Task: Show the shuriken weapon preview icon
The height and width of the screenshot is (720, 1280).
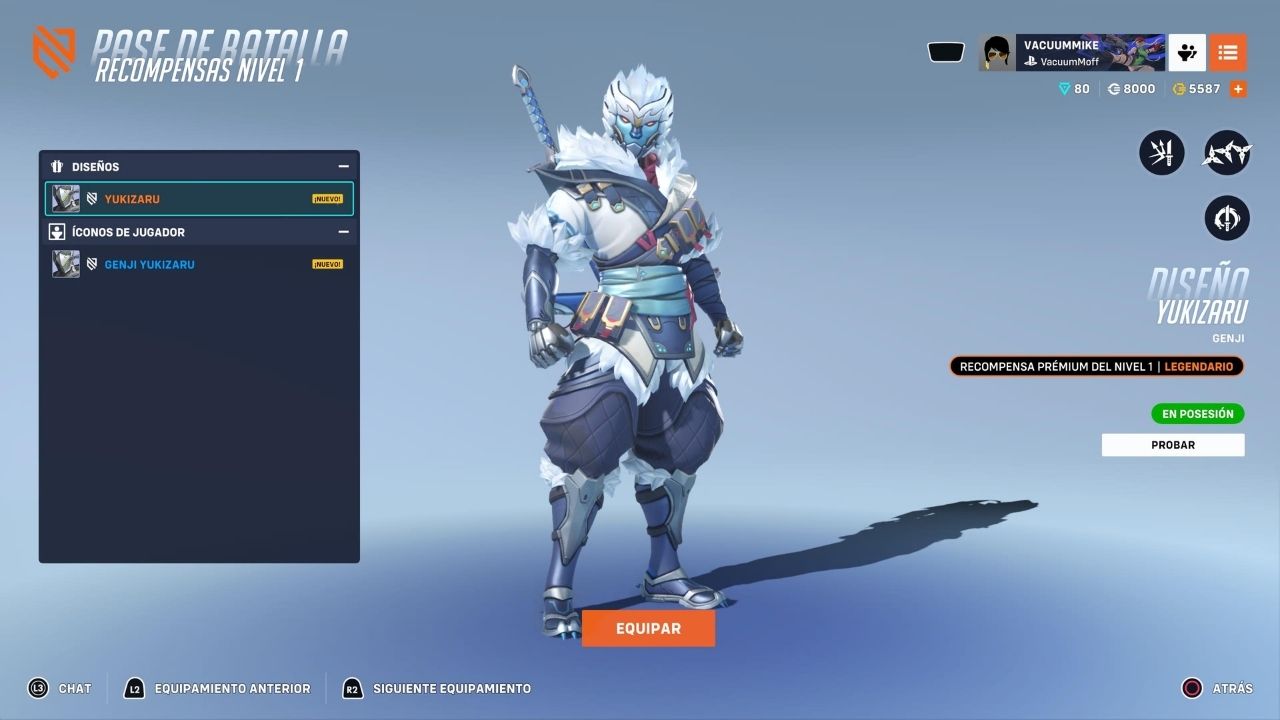Action: (1227, 154)
